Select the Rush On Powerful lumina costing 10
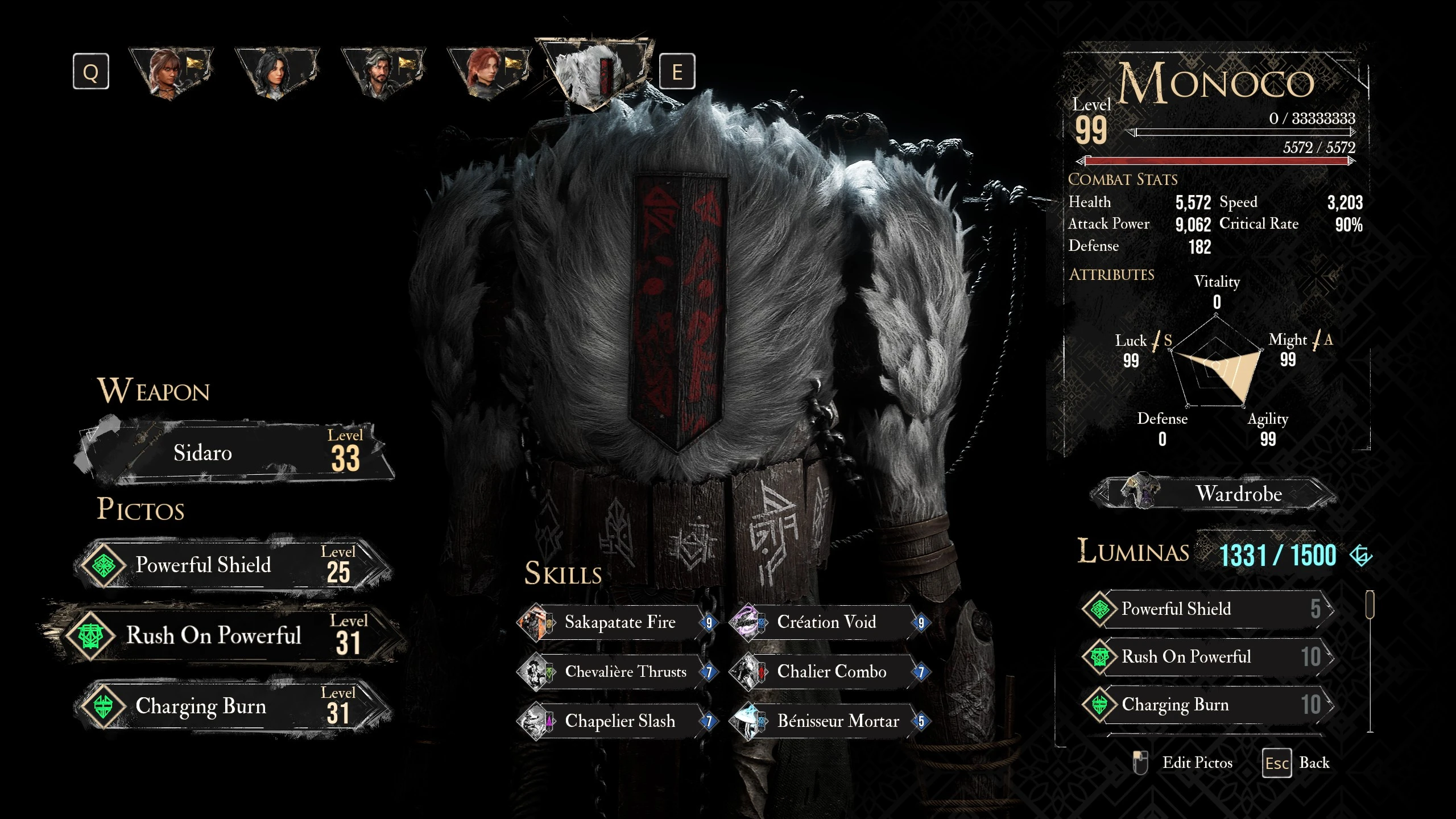The height and width of the screenshot is (819, 1456). coord(1207,657)
